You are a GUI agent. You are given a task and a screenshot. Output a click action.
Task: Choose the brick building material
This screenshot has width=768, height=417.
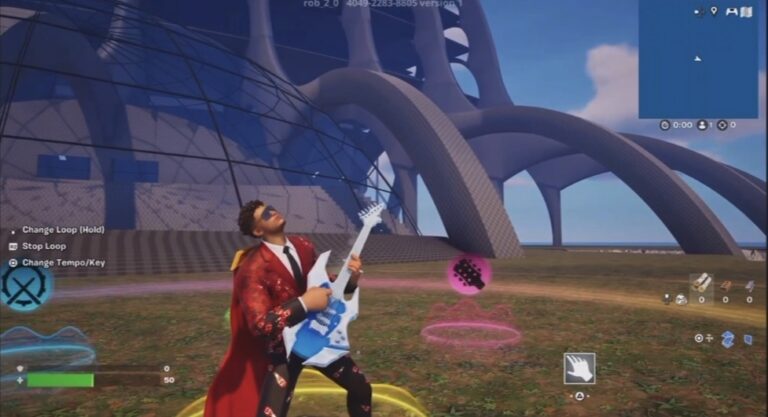point(727,284)
